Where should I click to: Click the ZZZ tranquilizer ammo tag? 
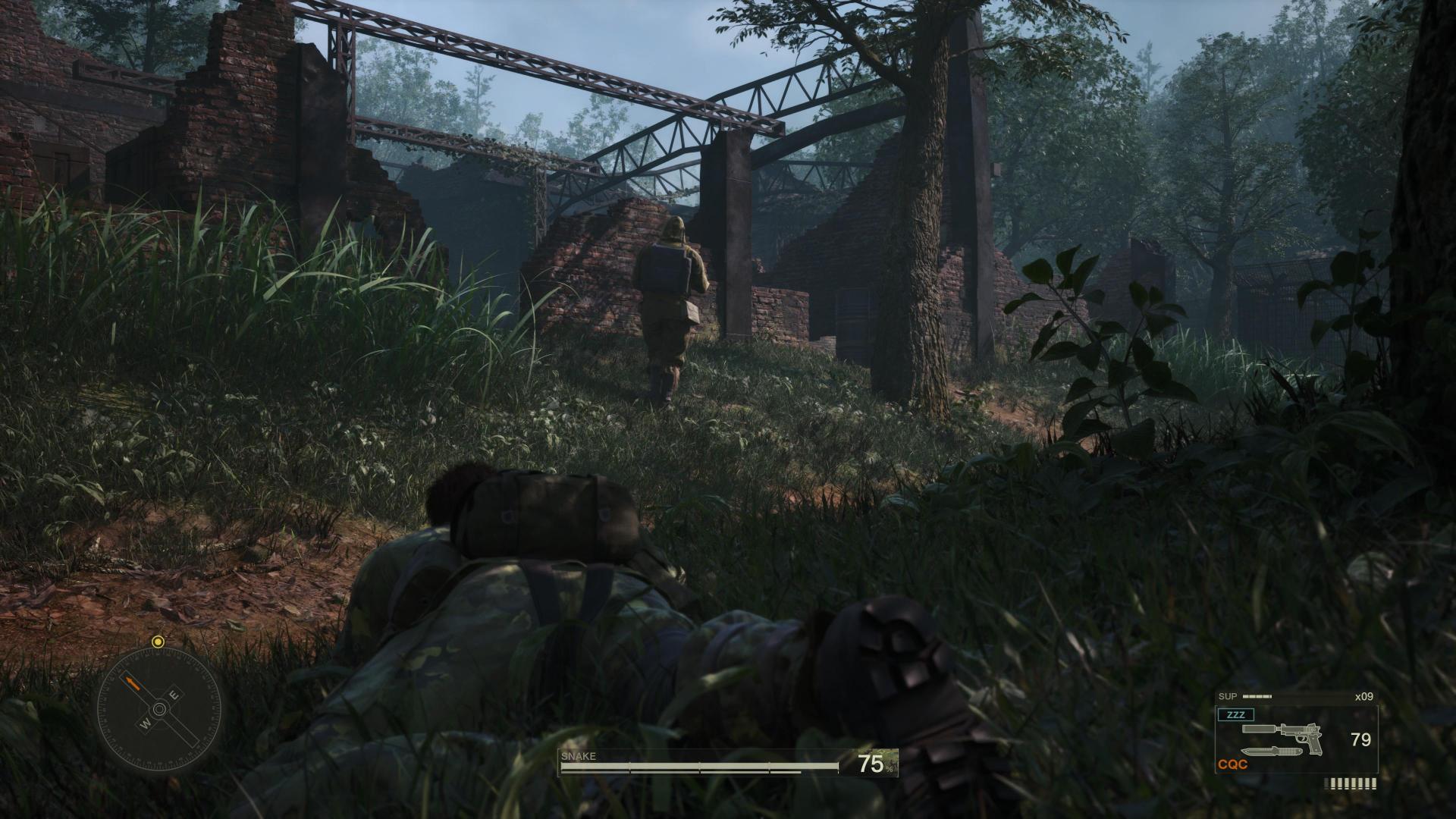click(1235, 714)
